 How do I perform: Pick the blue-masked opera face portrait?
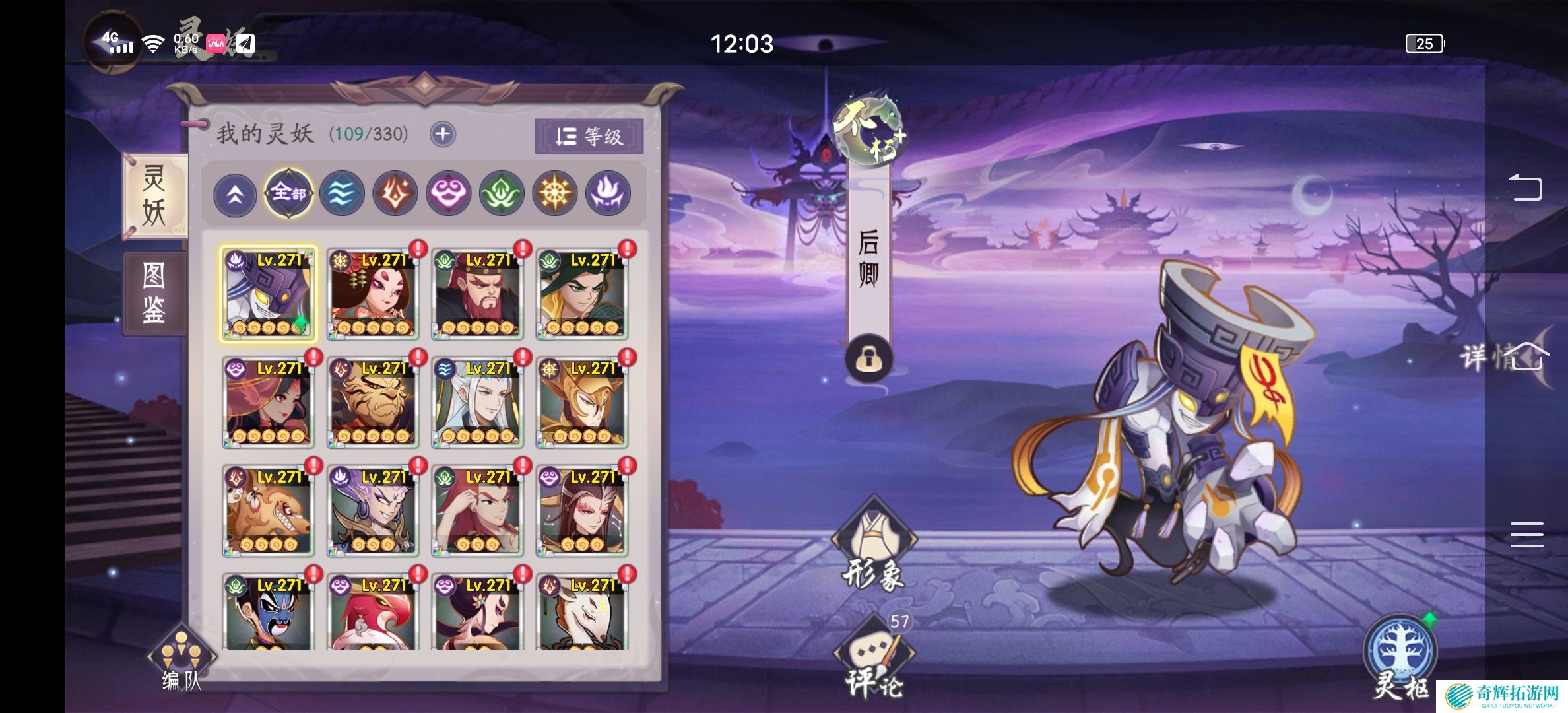point(268,611)
